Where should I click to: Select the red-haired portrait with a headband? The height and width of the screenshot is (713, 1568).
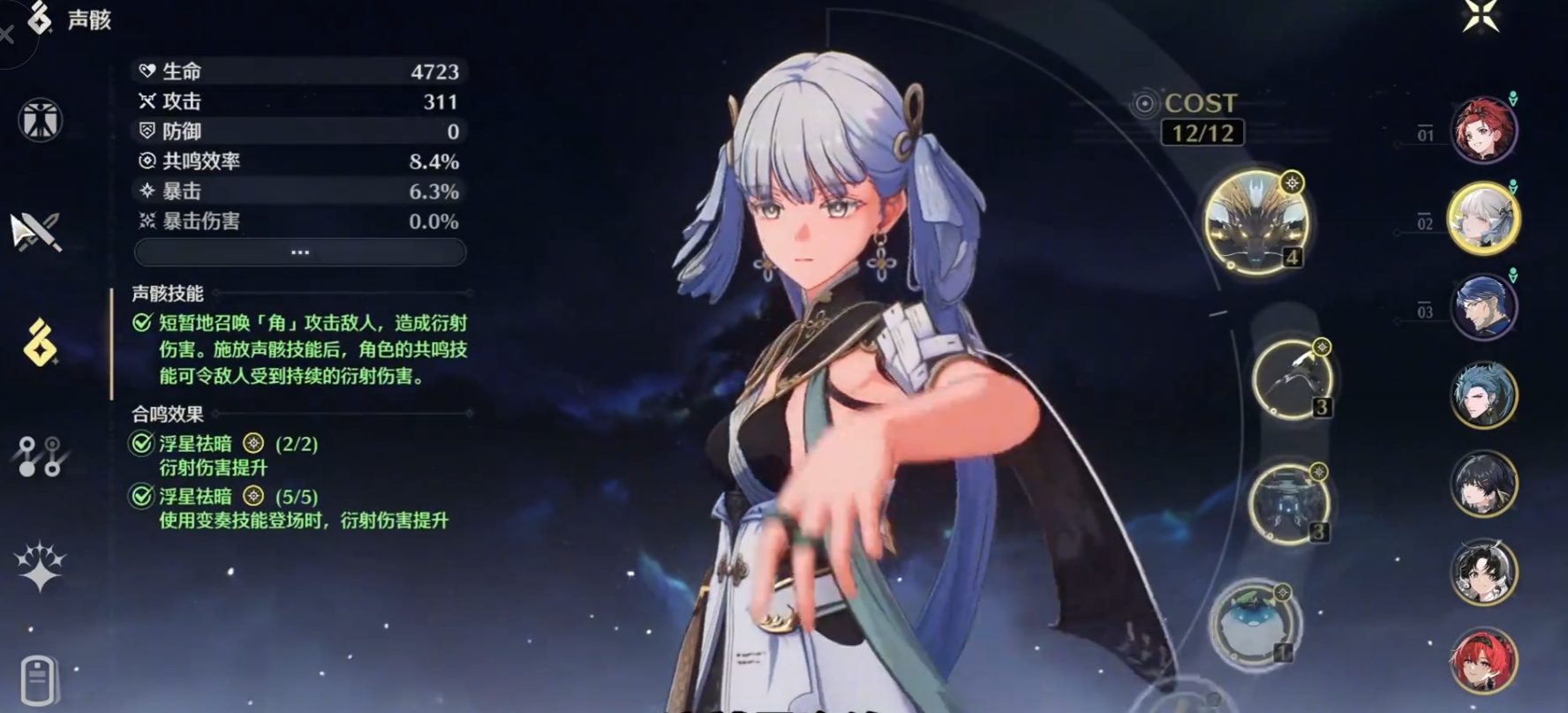point(1483,662)
